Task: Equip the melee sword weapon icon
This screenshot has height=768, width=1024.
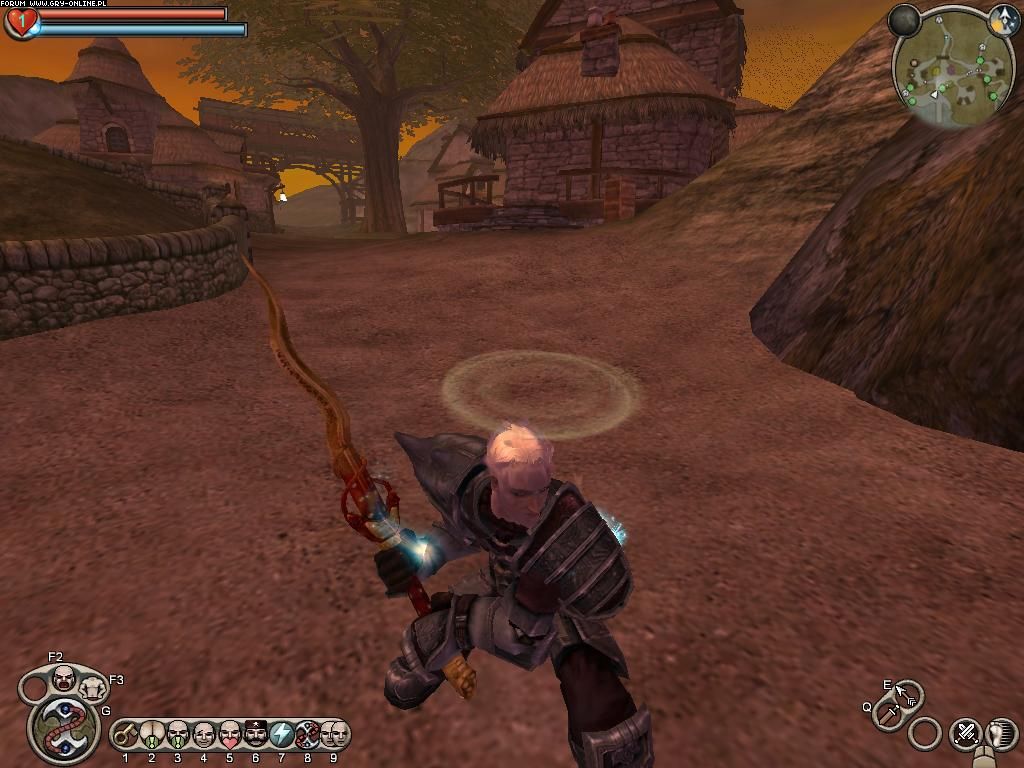Action: [886, 715]
